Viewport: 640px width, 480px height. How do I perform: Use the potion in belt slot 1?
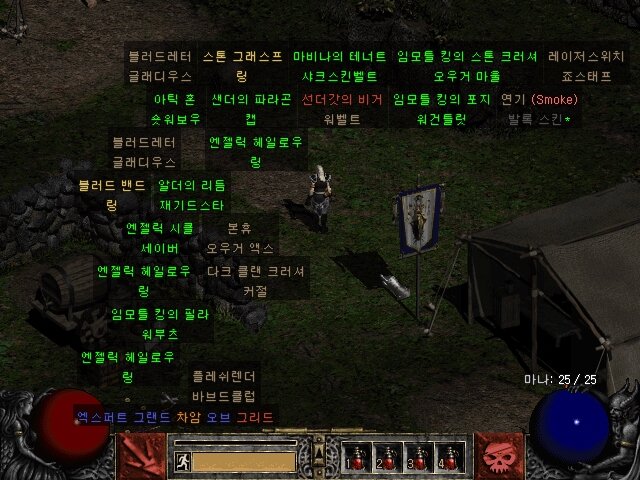[x=353, y=458]
